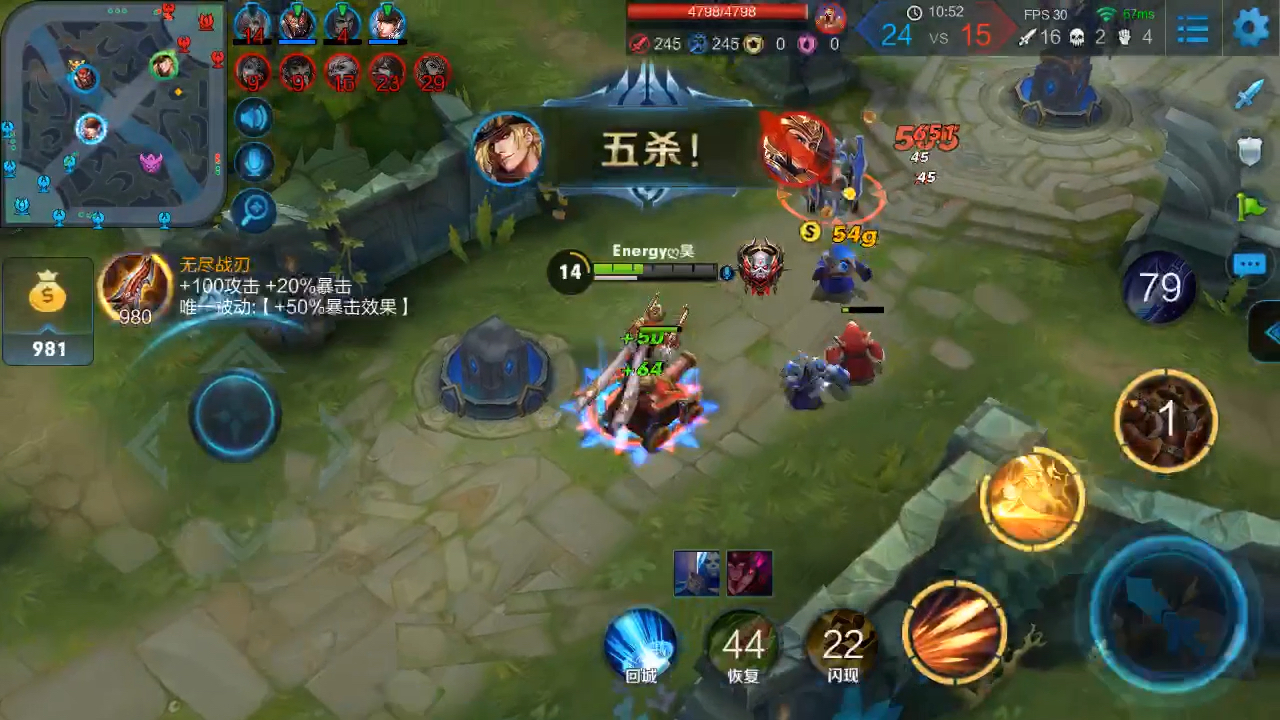The height and width of the screenshot is (720, 1280).
Task: Toggle the microphone voice button
Action: 254,163
